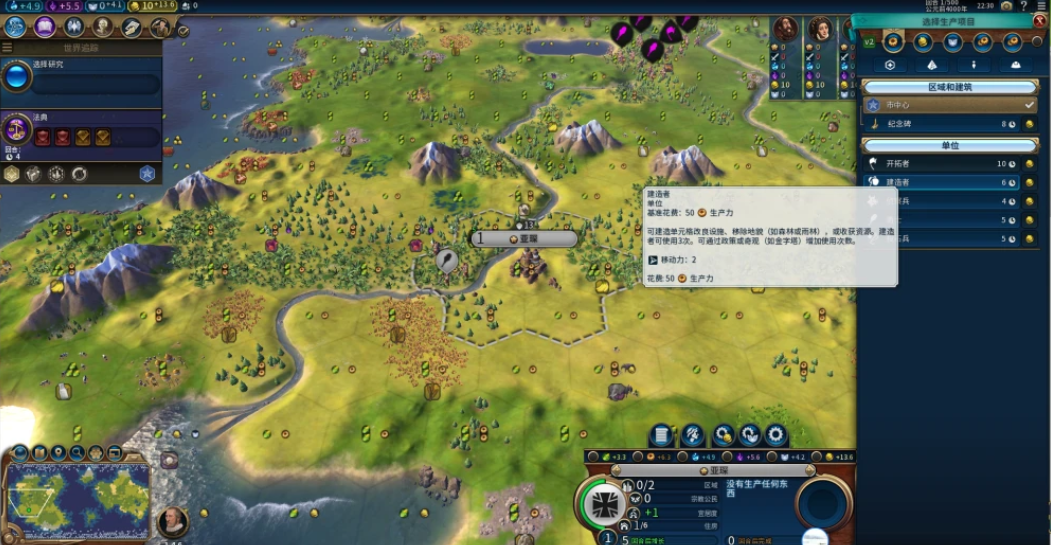Viewport: 1051px width, 545px height.
Task: Open the Great People screen via the portrait icon
Action: coord(103,27)
